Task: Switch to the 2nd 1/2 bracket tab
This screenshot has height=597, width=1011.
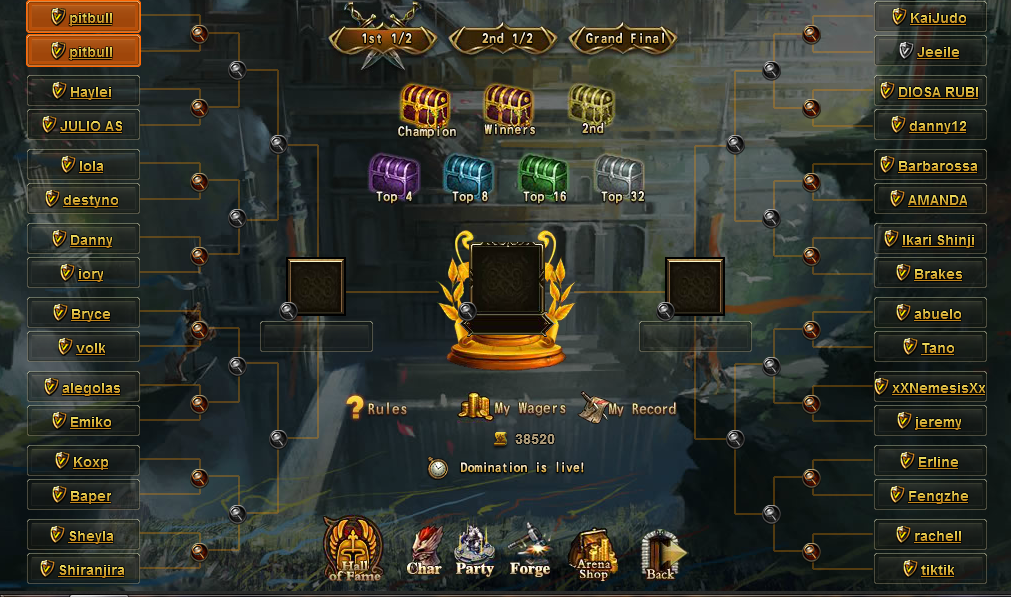Action: click(x=506, y=38)
